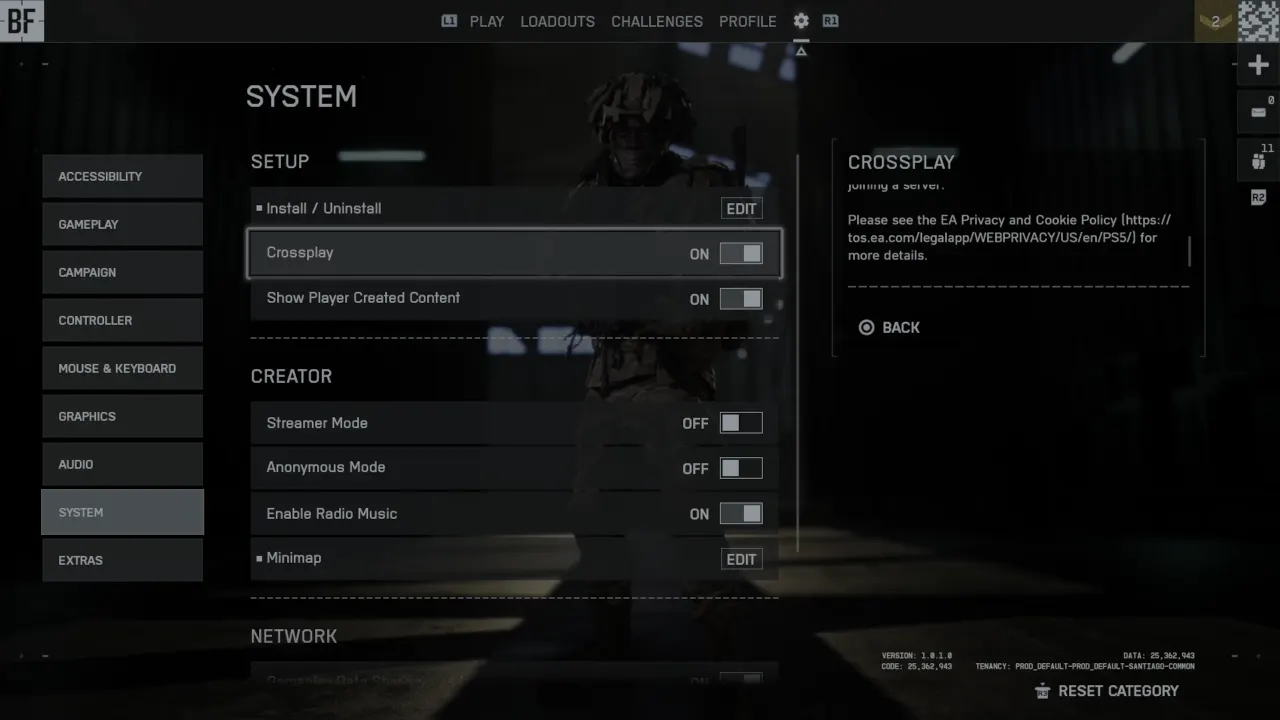Open the Graphics settings category

pos(122,416)
